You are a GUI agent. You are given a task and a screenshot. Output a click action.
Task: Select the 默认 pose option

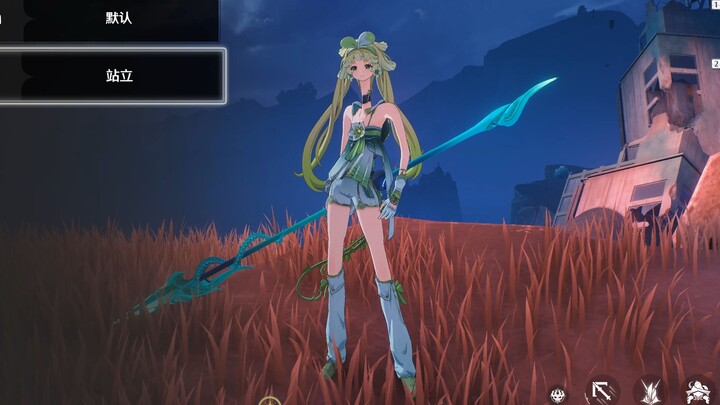coord(118,18)
